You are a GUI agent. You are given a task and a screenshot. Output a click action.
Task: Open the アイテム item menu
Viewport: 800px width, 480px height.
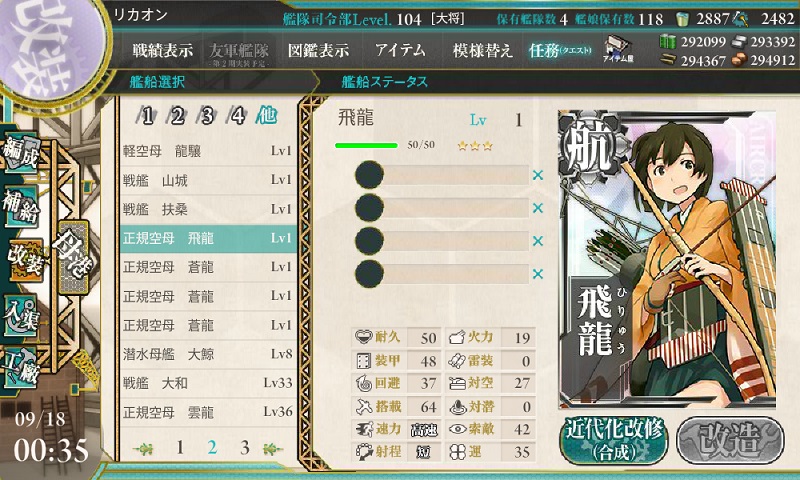(x=400, y=49)
